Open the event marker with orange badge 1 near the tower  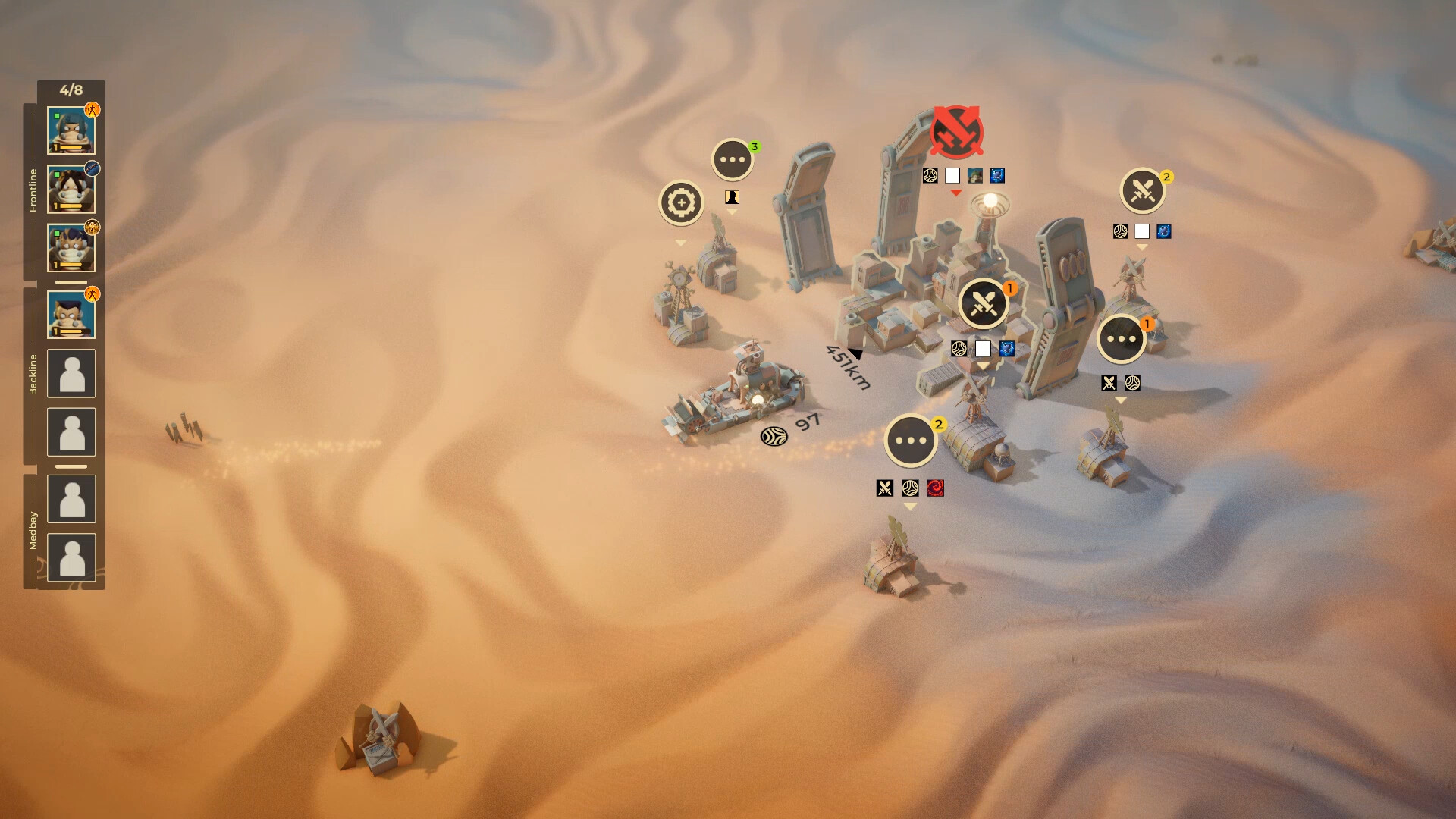click(x=1122, y=339)
